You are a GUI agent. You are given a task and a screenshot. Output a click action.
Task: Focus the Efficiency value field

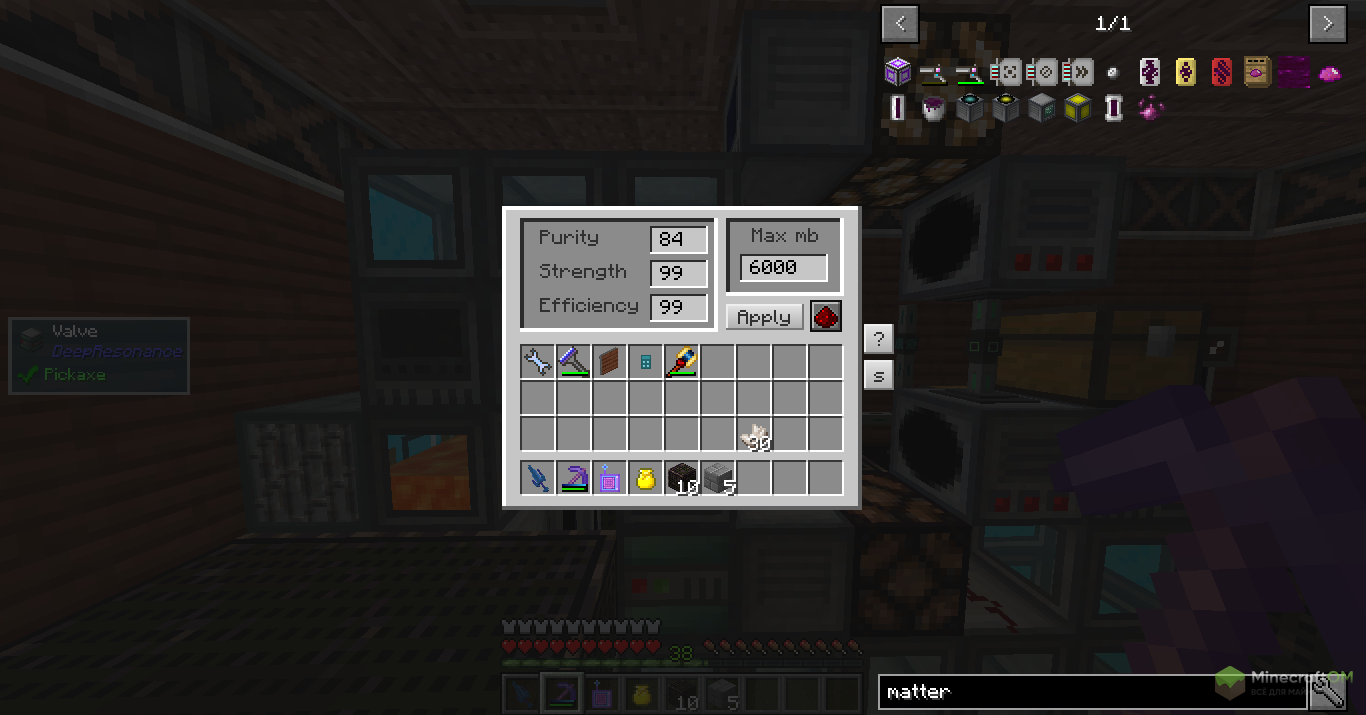point(679,308)
